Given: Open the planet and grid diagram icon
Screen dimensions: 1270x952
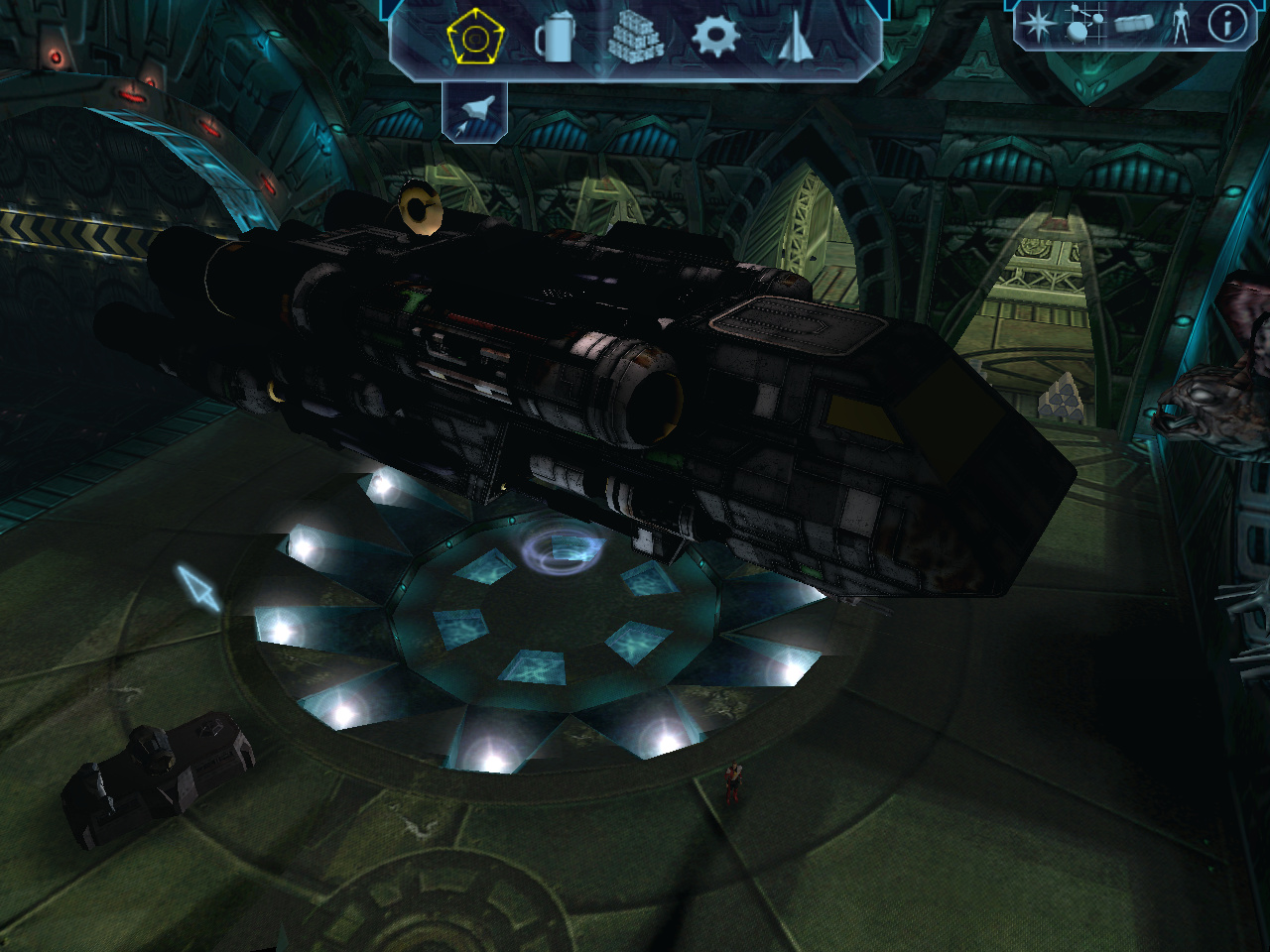Looking at the screenshot, I should point(1083,24).
